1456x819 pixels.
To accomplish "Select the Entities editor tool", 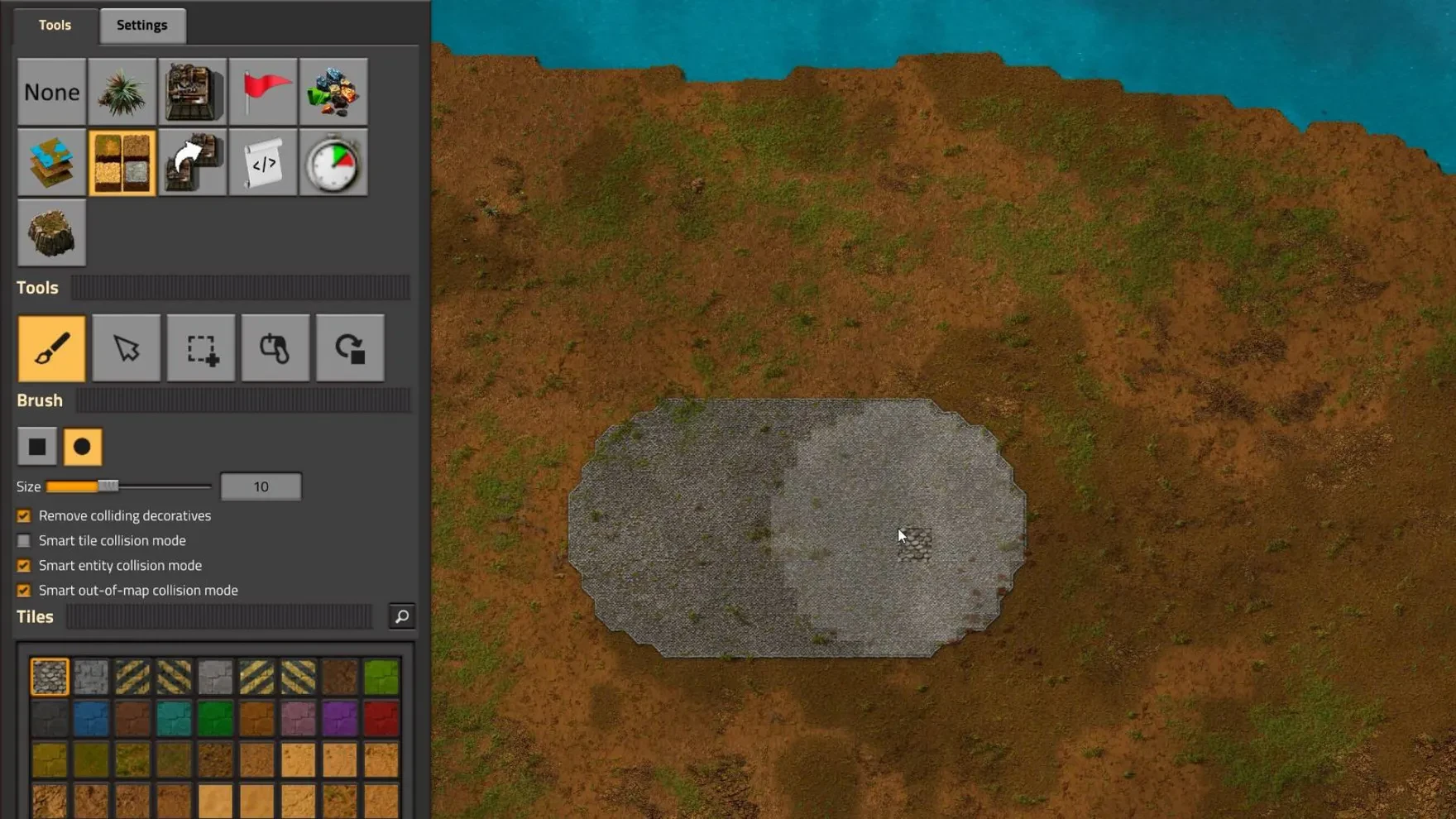I will click(x=193, y=91).
